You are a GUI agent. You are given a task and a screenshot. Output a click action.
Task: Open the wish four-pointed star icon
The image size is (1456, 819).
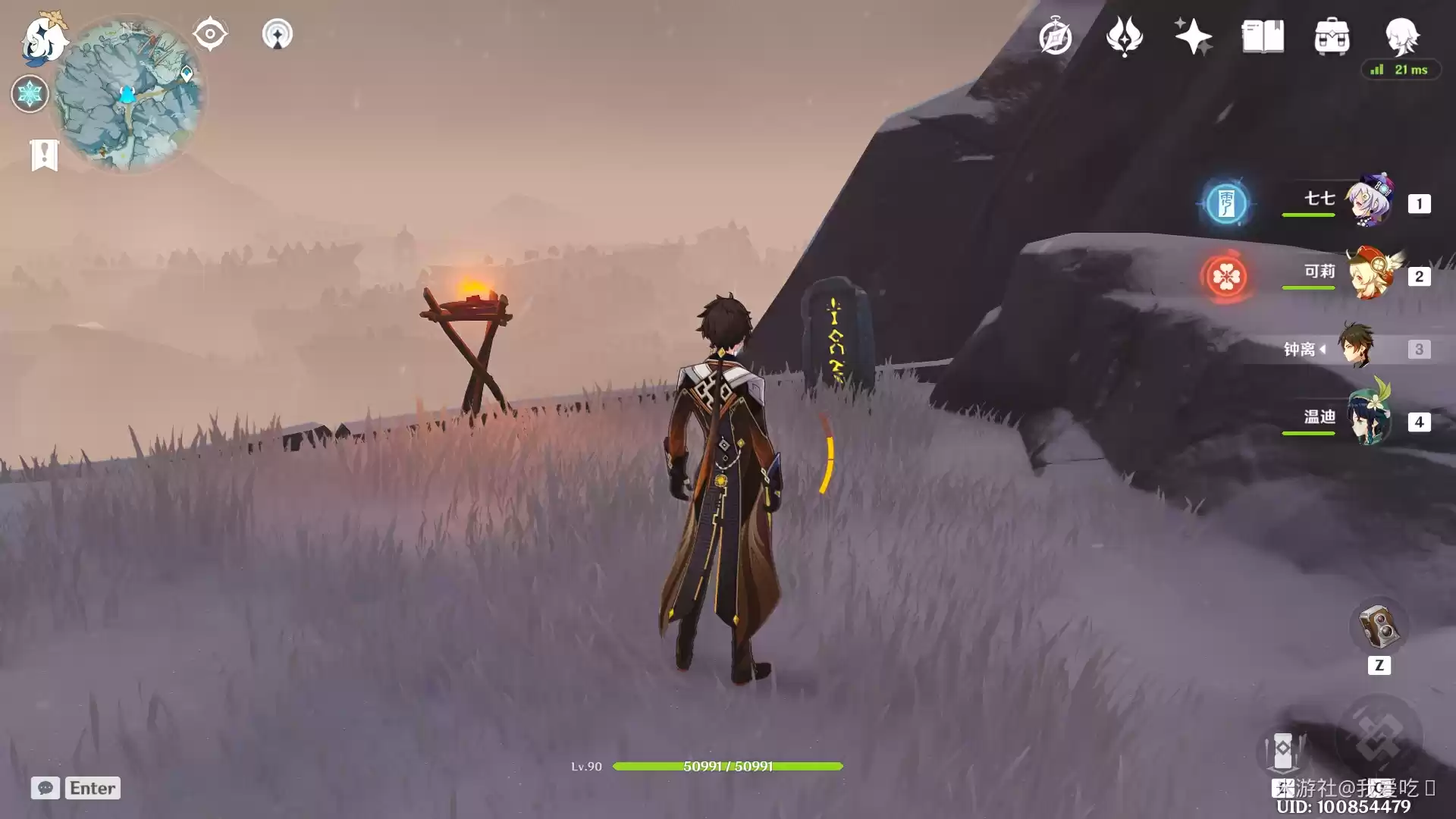(1193, 37)
